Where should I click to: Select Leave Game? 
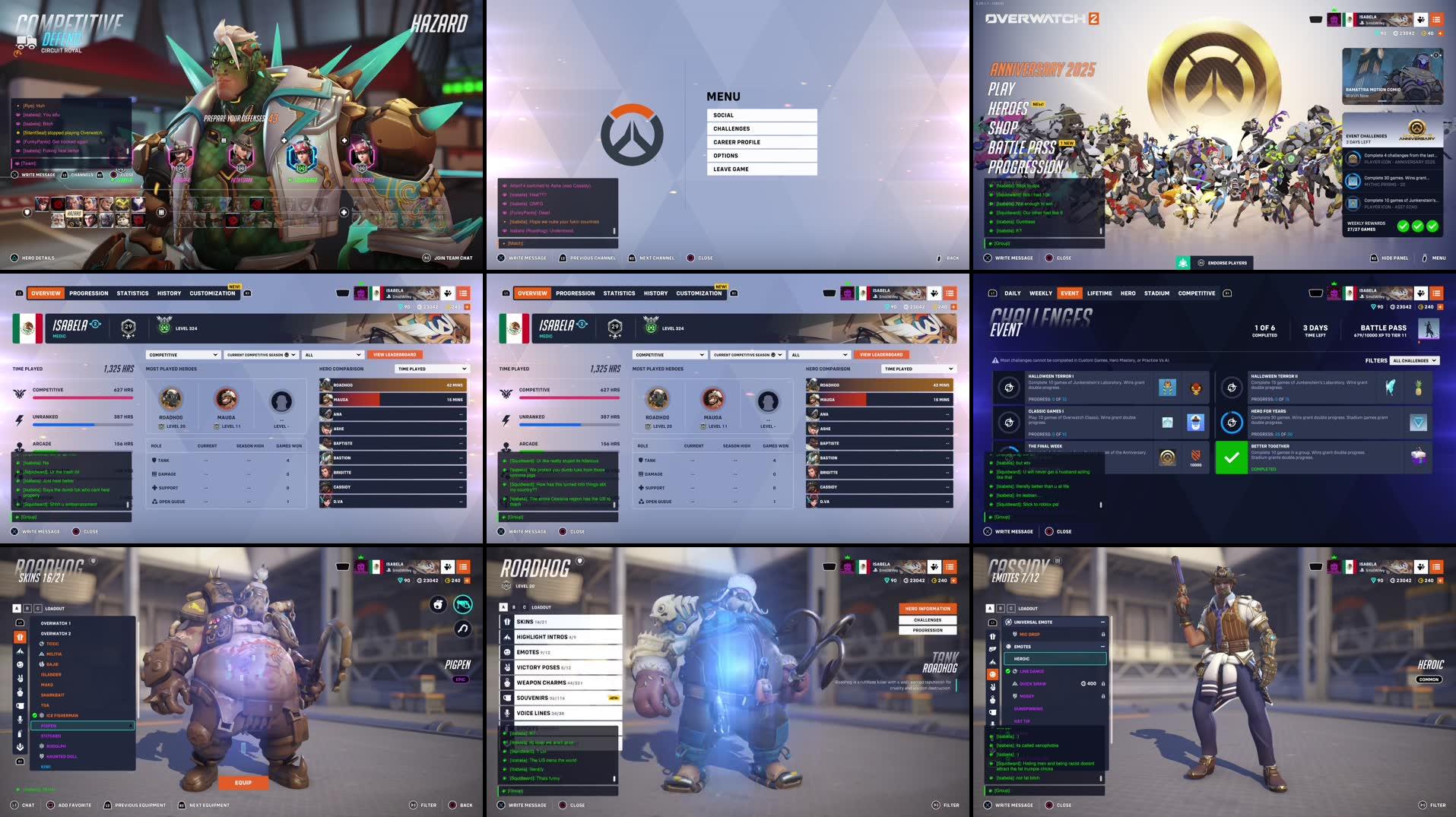pos(761,169)
